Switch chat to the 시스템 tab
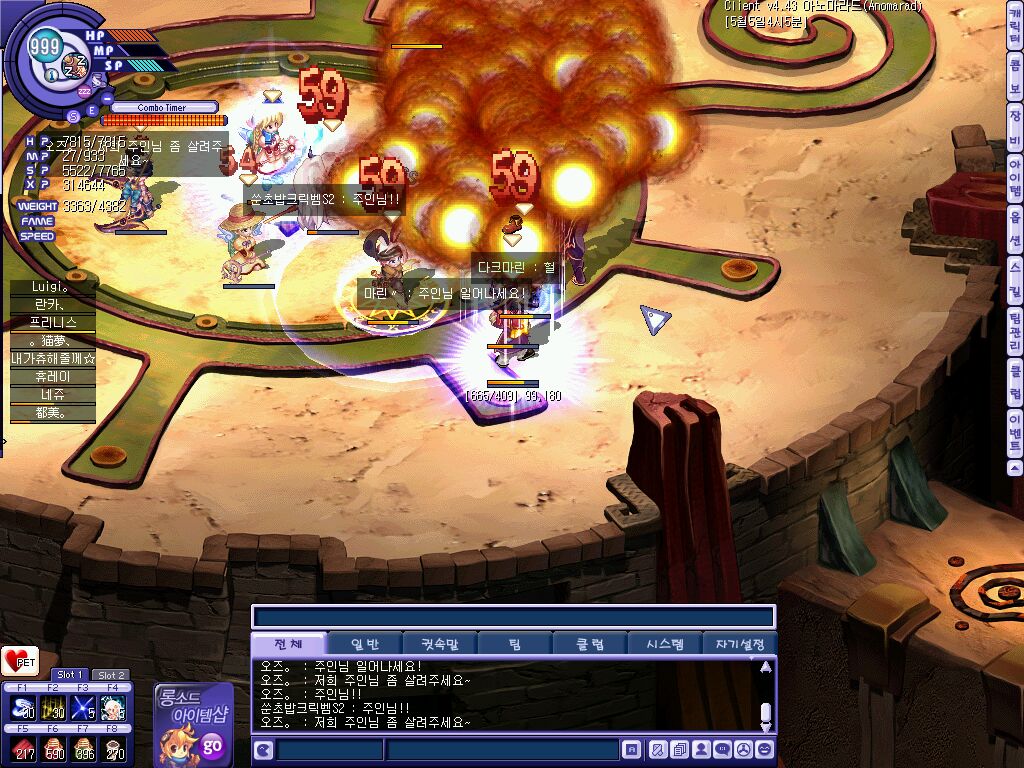1024x768 pixels. click(x=665, y=644)
